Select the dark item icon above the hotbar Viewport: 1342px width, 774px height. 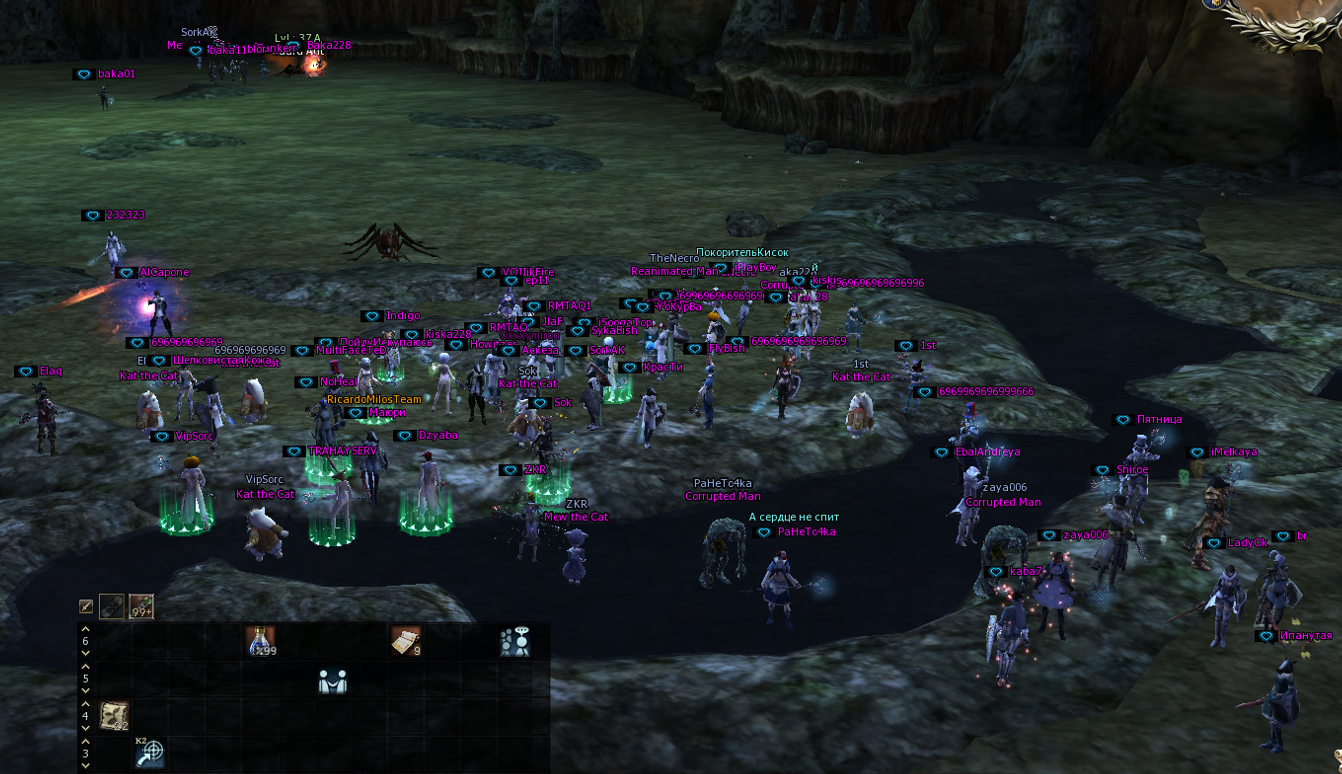(112, 606)
